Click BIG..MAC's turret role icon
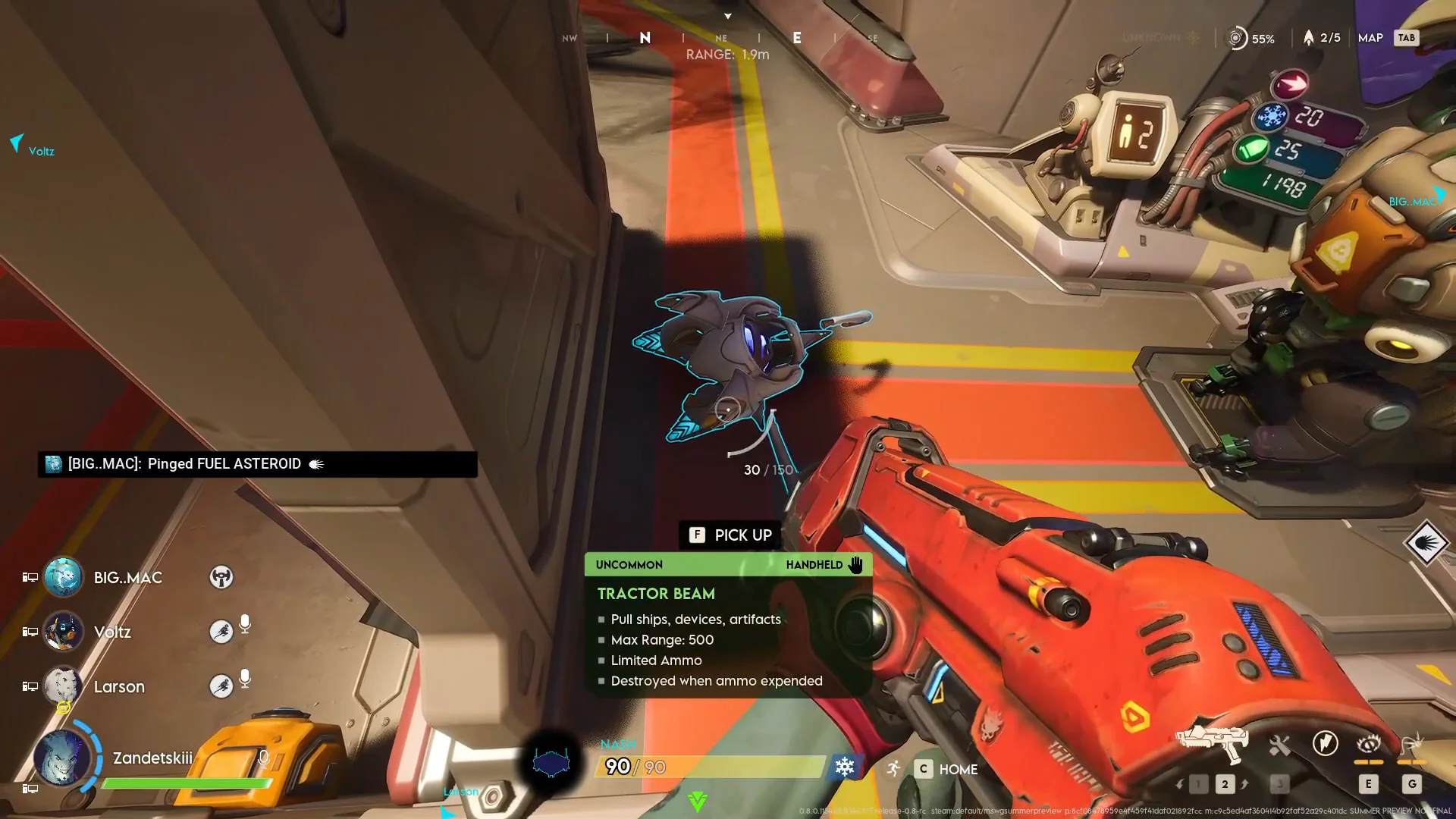Image resolution: width=1456 pixels, height=819 pixels. [x=221, y=578]
